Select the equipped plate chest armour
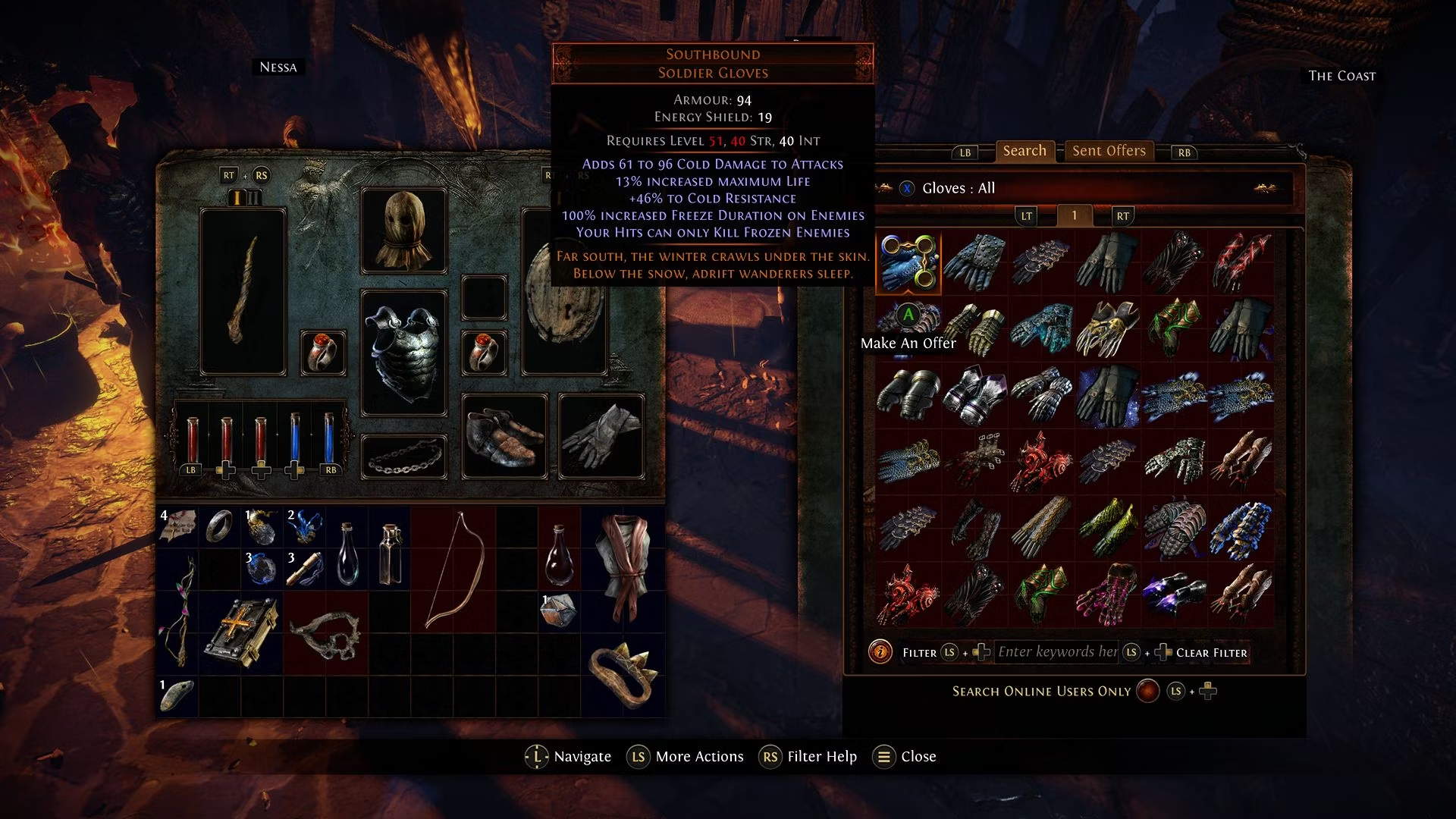The image size is (1456, 819). [403, 353]
